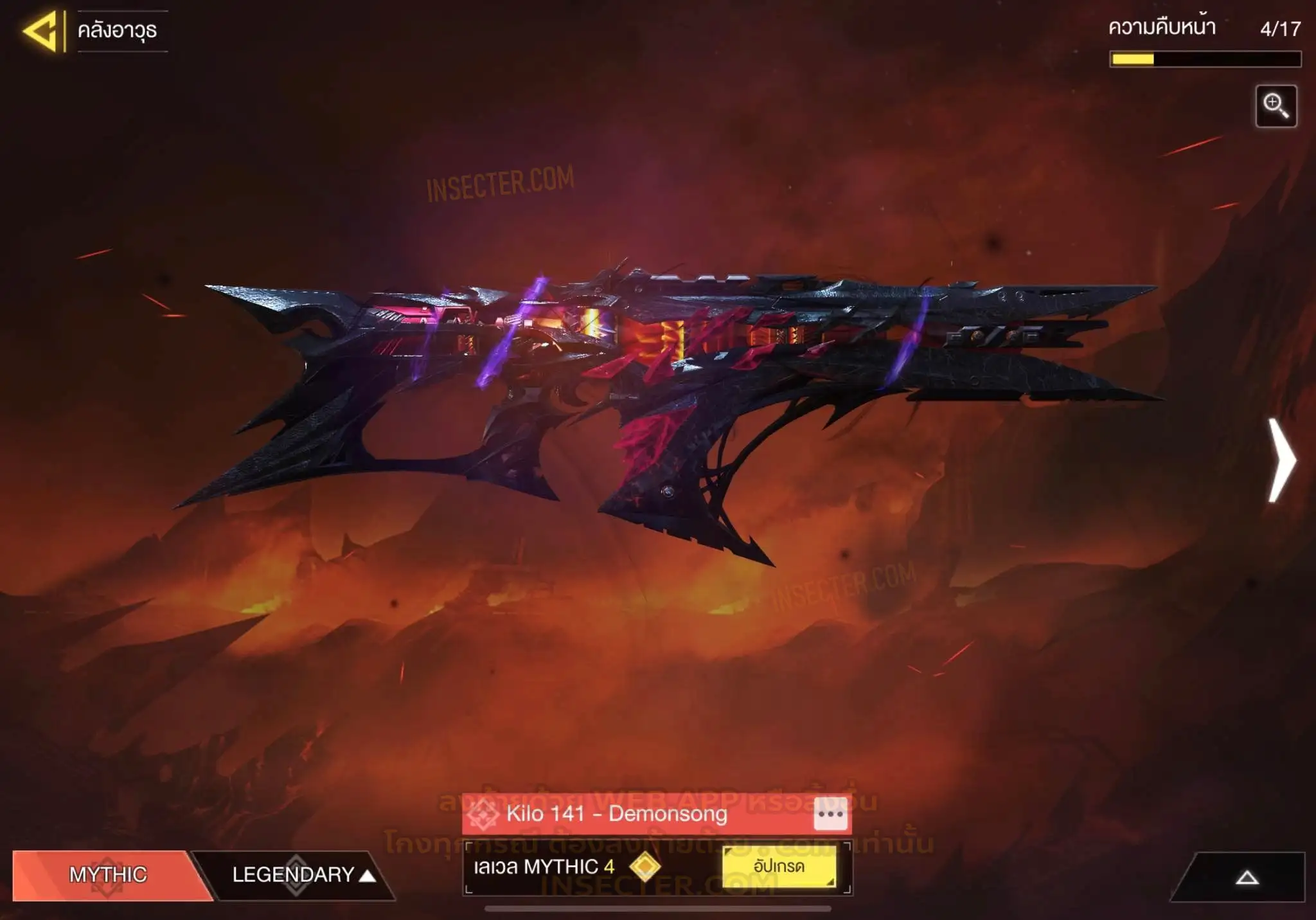
Task: Expand the bottom-right triangle panel
Action: (1247, 878)
